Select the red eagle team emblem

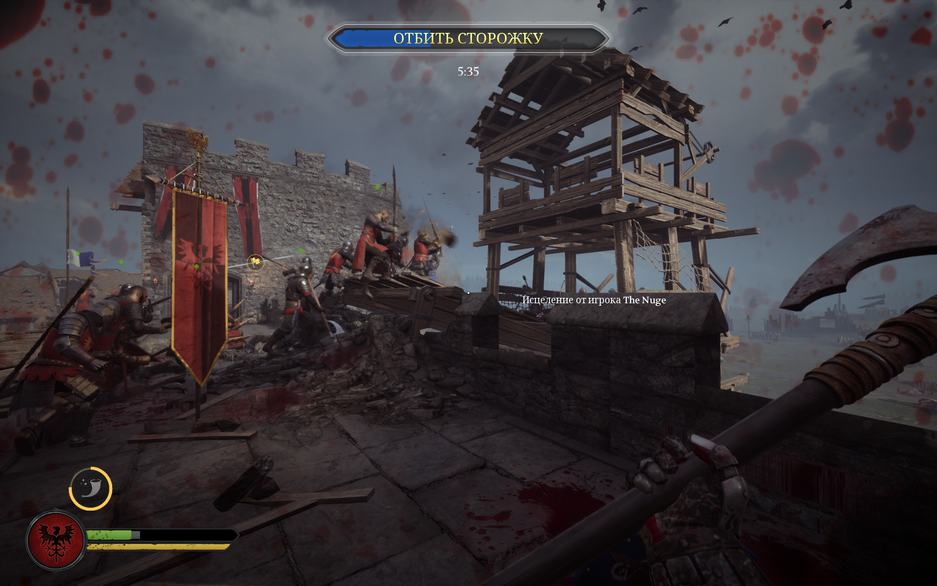[55, 539]
